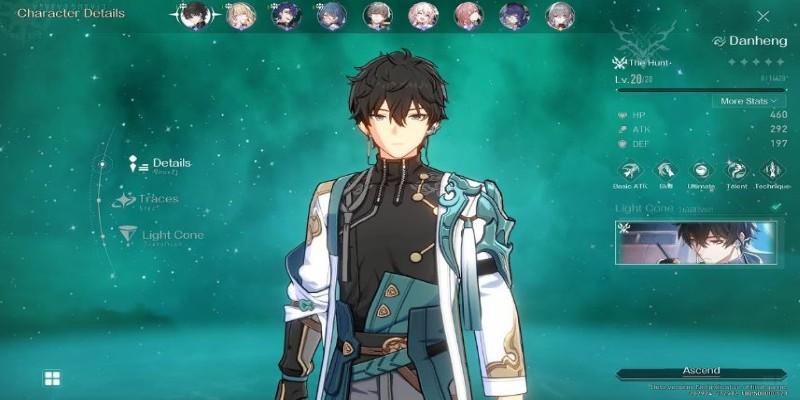
Task: Choose the blonde-haired character portrait
Action: tap(239, 16)
